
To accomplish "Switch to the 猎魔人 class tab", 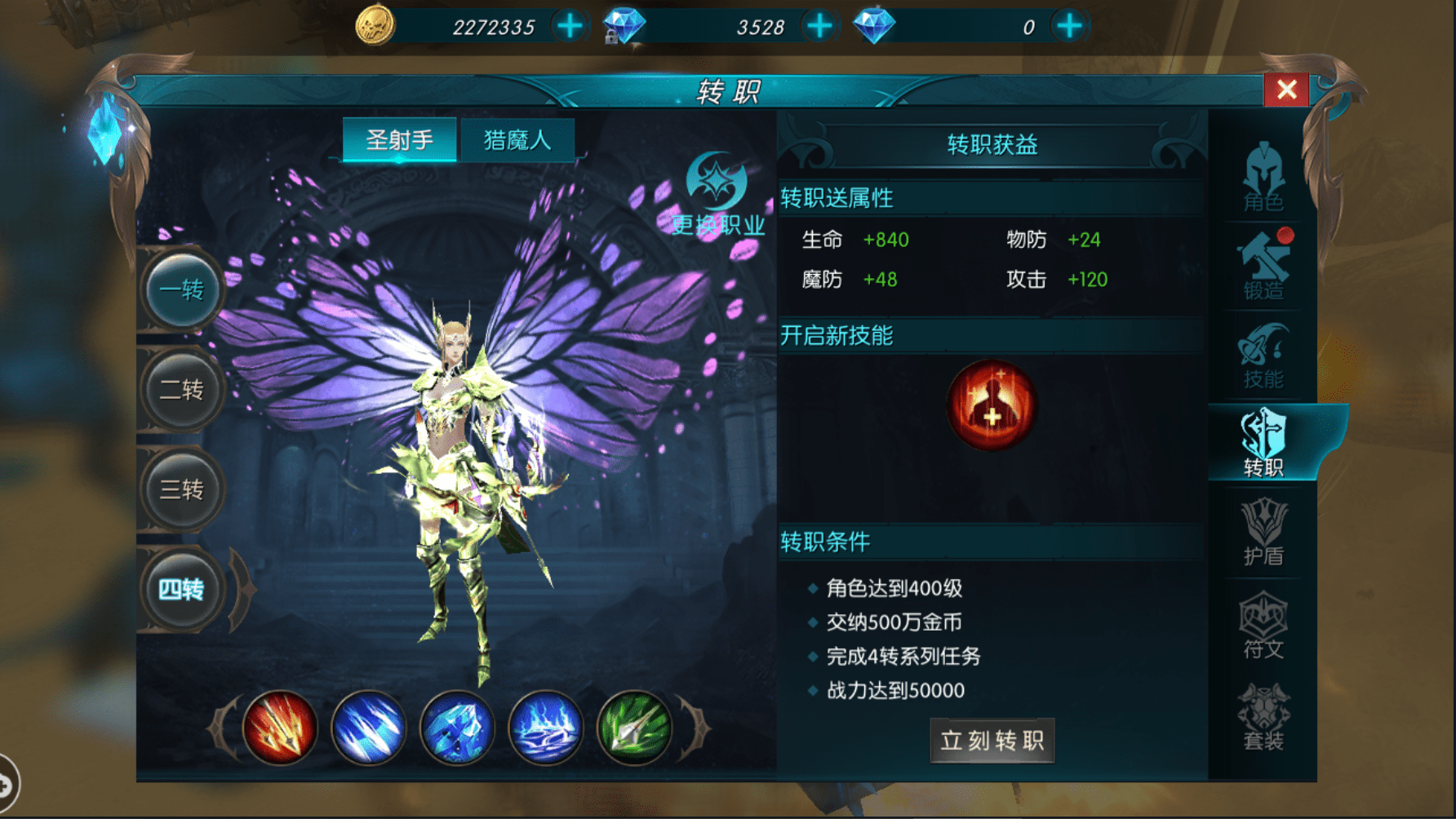I will point(518,139).
